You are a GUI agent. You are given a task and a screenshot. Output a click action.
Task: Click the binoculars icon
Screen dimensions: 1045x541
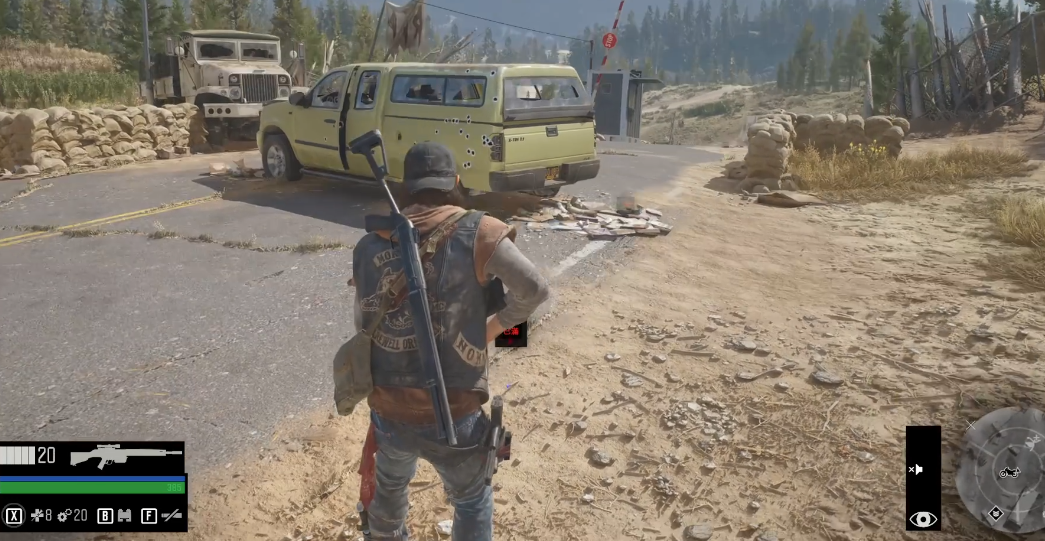(x=125, y=516)
